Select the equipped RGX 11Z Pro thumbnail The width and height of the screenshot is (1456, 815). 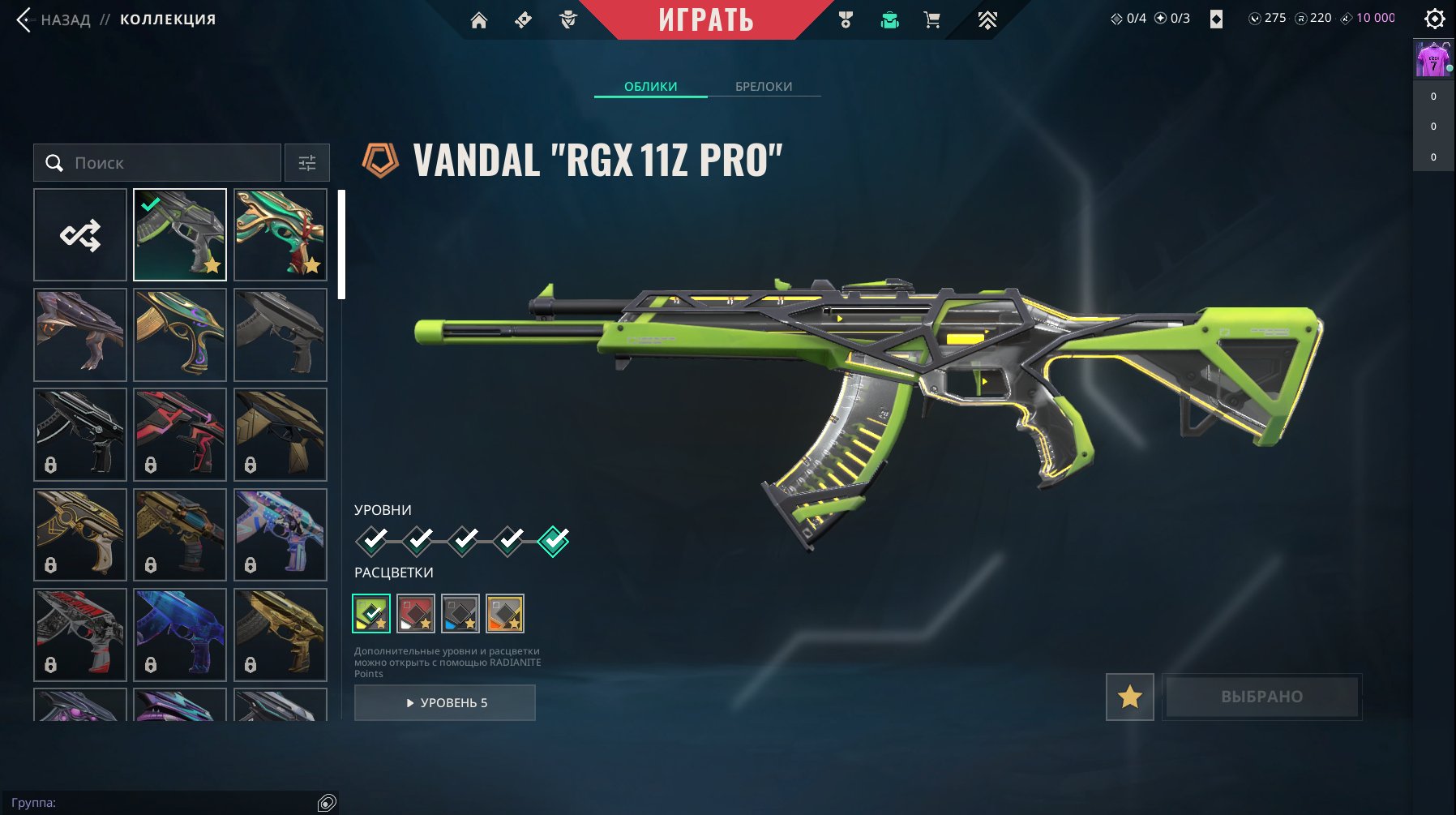pos(180,235)
